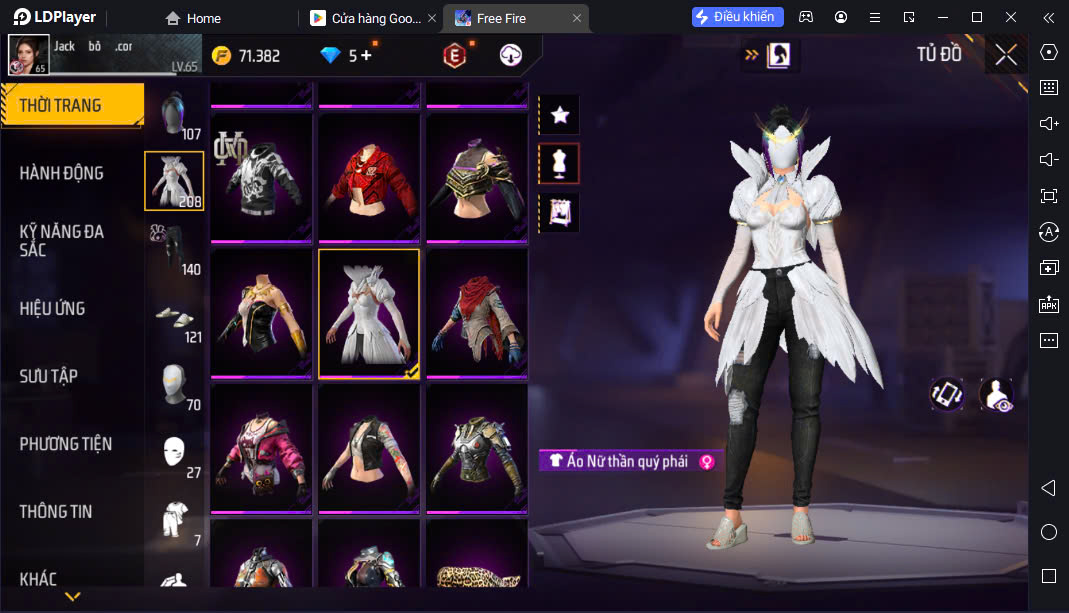This screenshot has height=613, width=1069.
Task: Switch to the Home tab in LDPlayer
Action: (x=194, y=18)
